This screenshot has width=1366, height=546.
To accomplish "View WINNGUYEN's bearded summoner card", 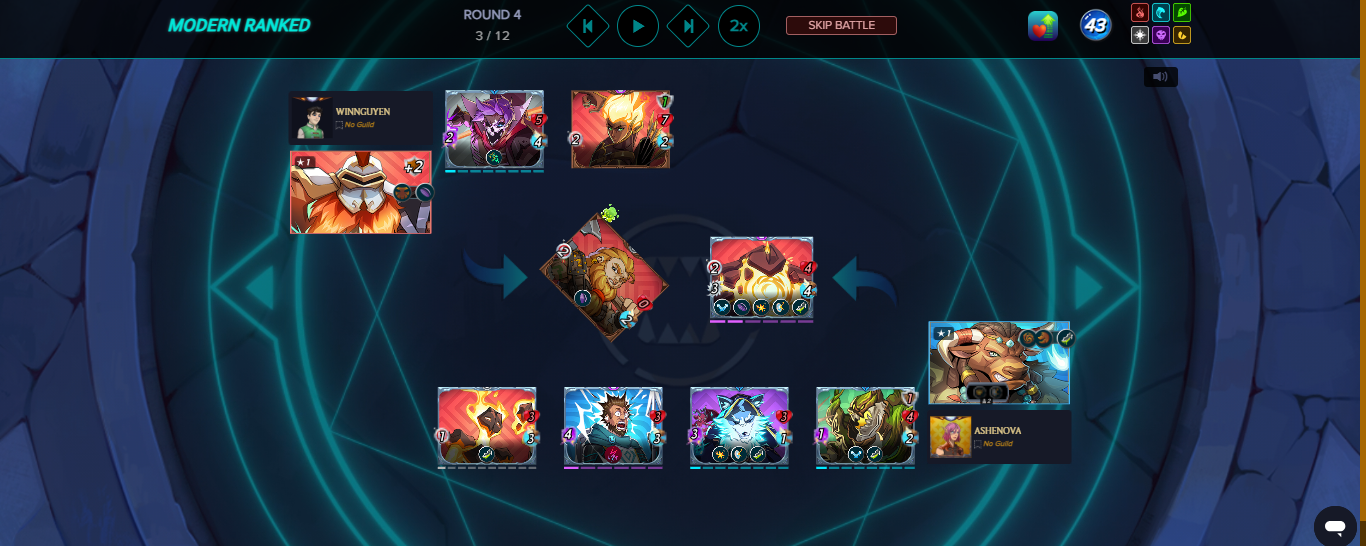I will click(360, 192).
